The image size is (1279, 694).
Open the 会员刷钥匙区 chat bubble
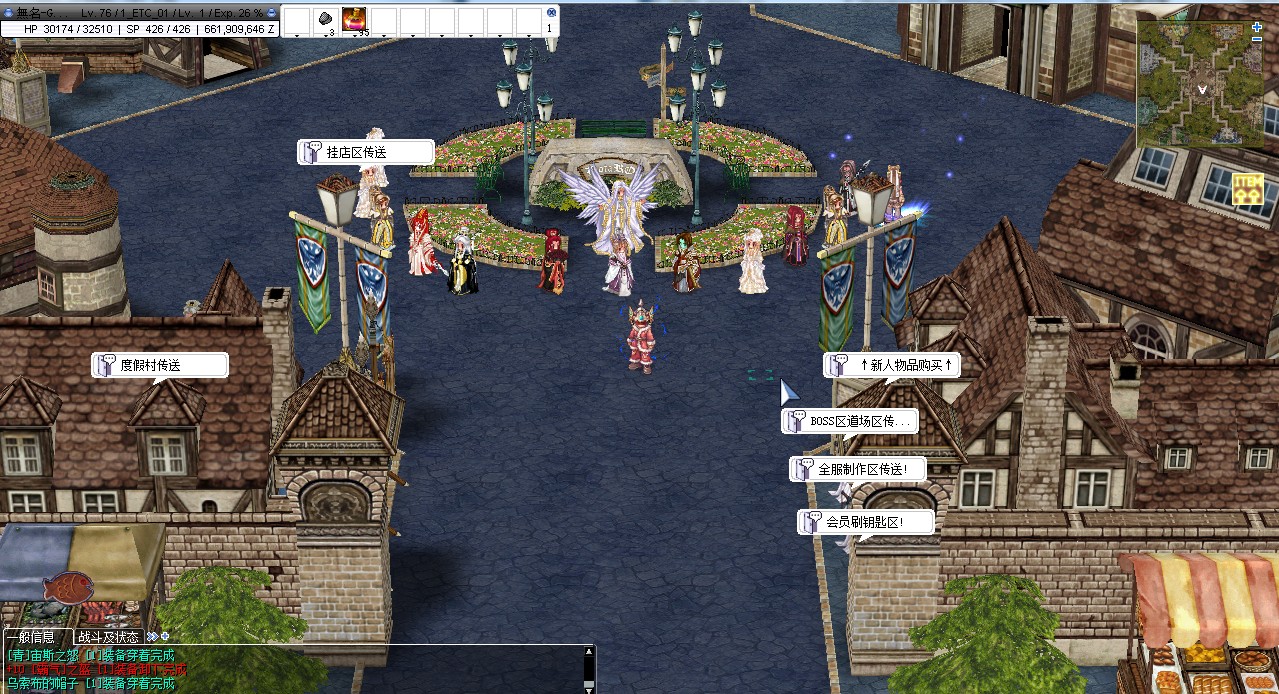click(866, 522)
